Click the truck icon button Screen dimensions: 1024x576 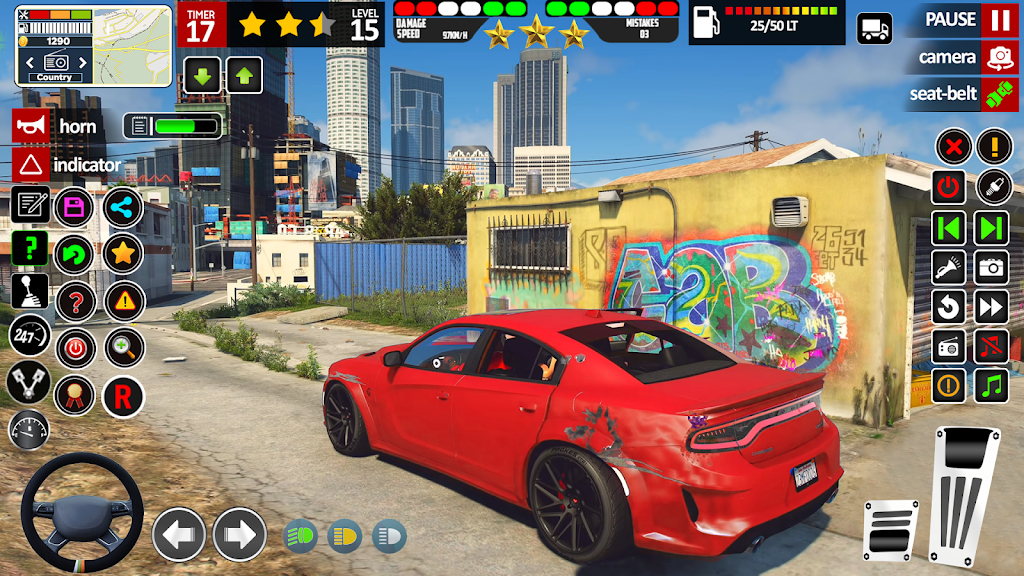tap(874, 28)
